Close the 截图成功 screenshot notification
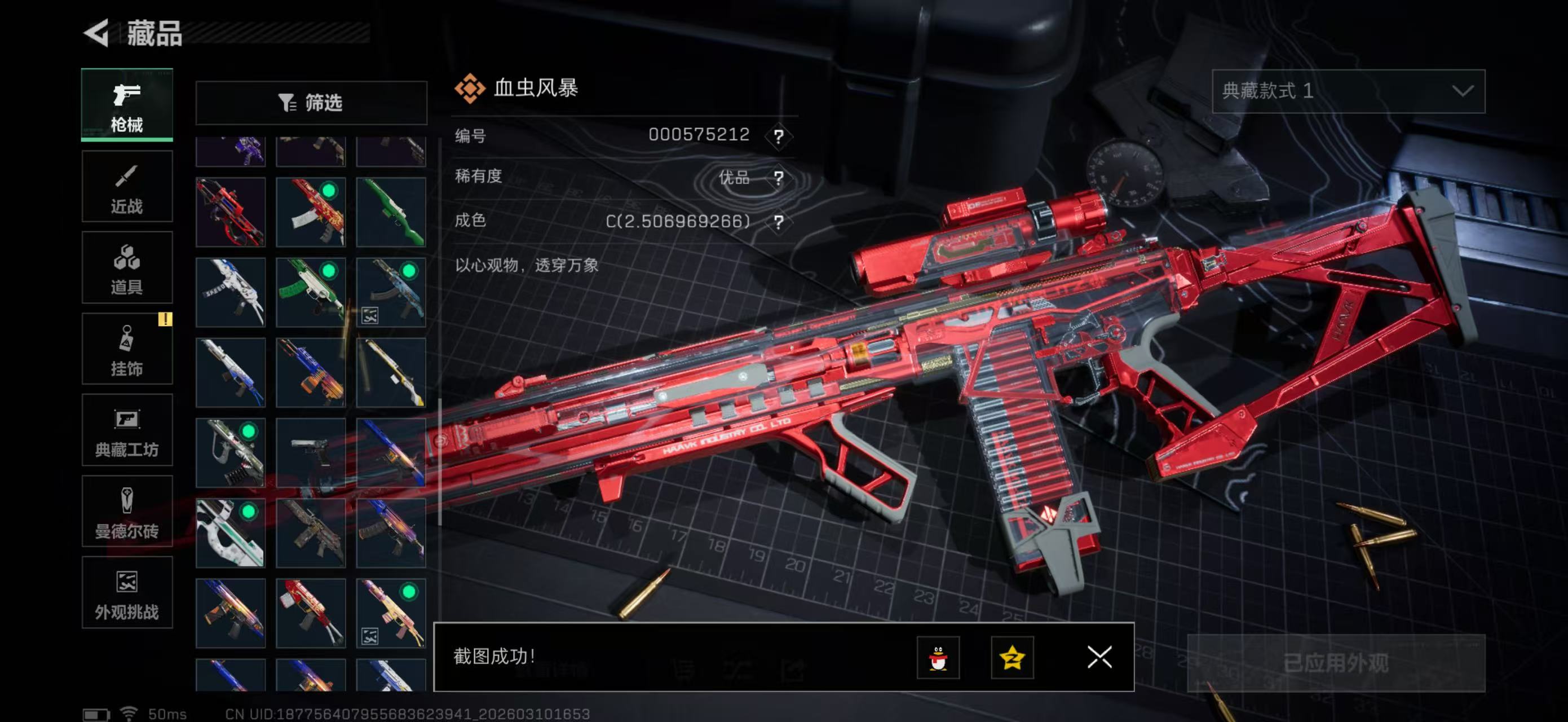The image size is (1568, 722). point(1099,658)
